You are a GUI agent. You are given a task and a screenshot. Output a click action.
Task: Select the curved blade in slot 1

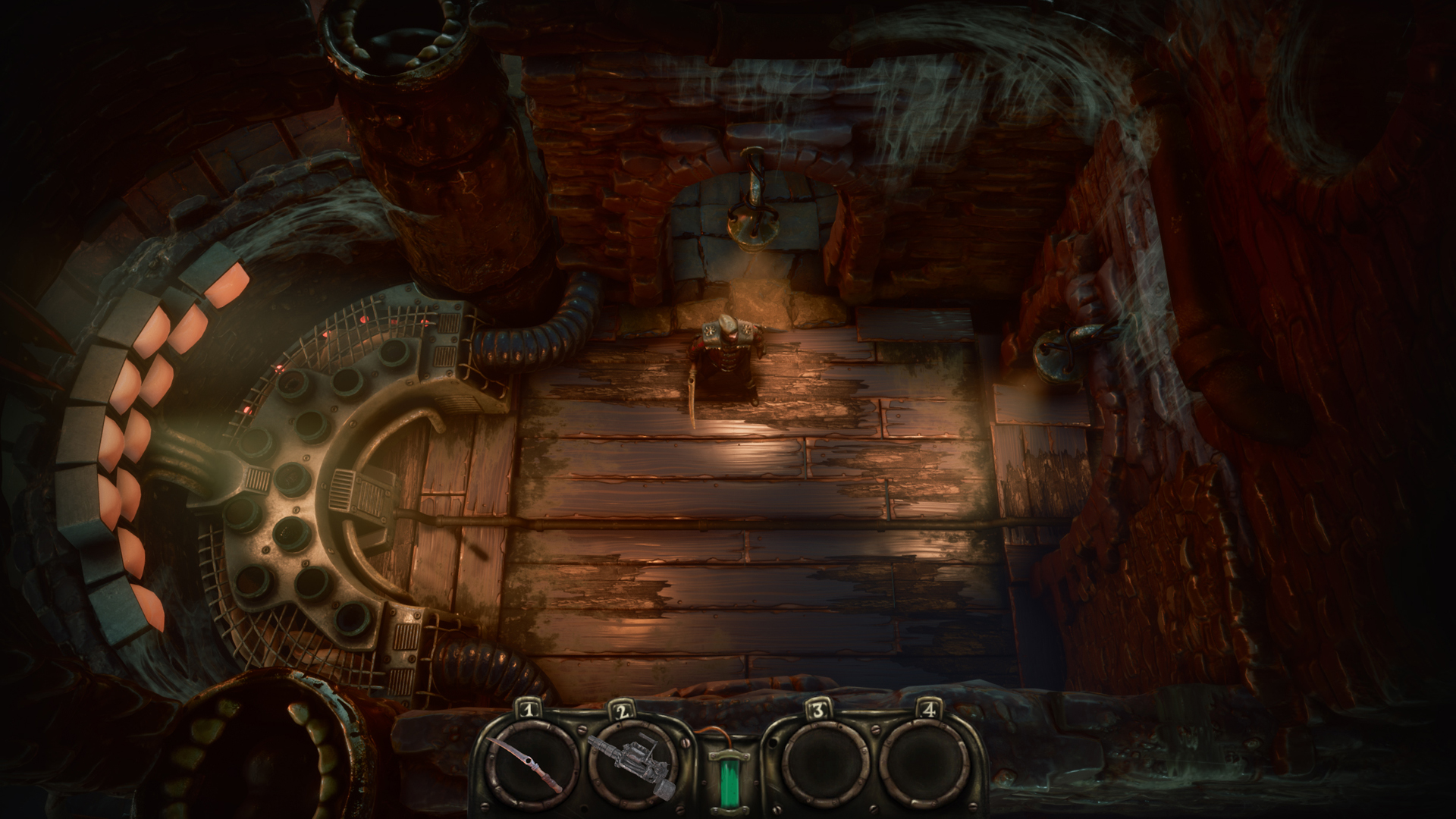[x=526, y=763]
